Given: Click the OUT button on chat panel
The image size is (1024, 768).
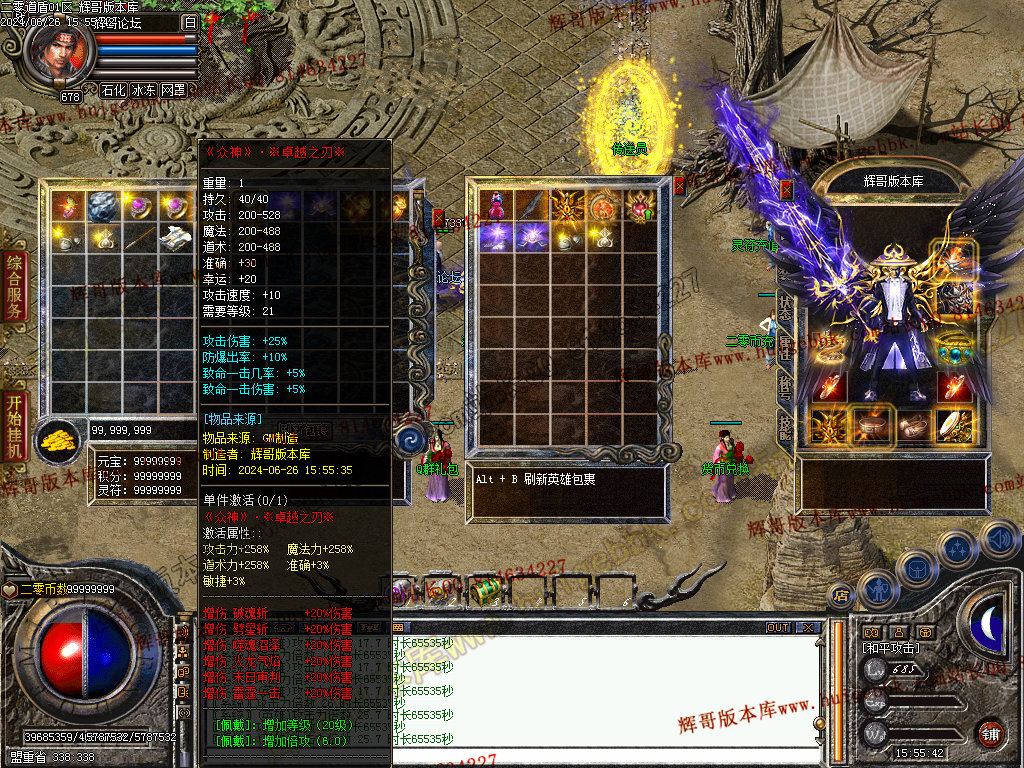Looking at the screenshot, I should [x=778, y=628].
